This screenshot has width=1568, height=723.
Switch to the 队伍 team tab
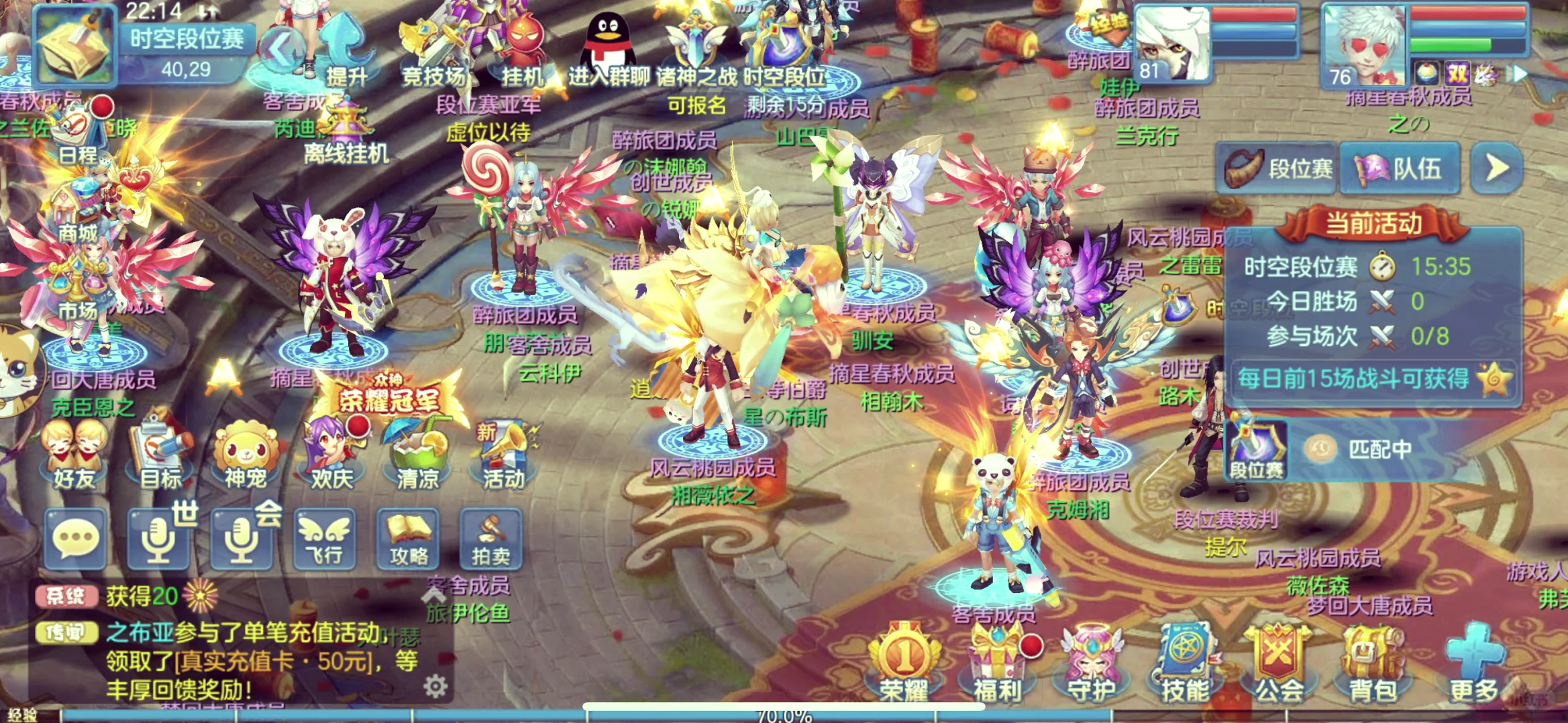[x=1400, y=168]
